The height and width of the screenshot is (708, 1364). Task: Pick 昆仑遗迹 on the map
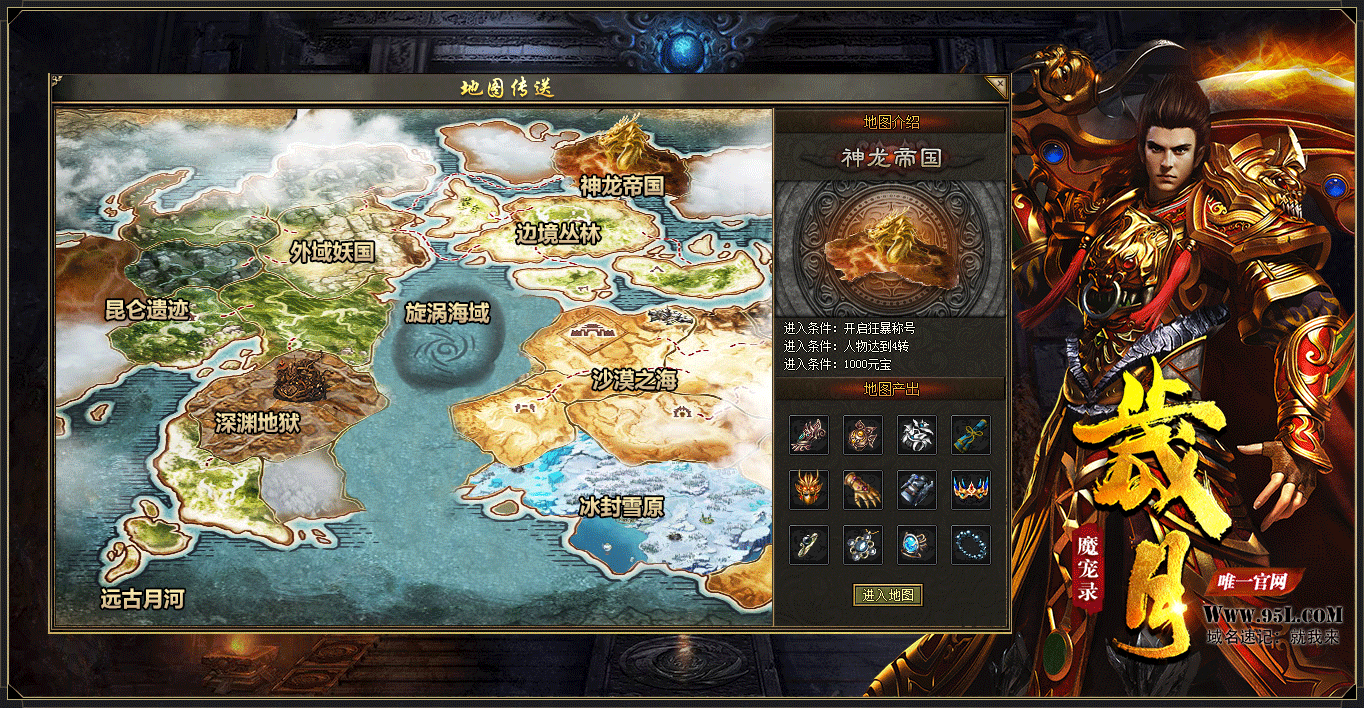coord(147,309)
